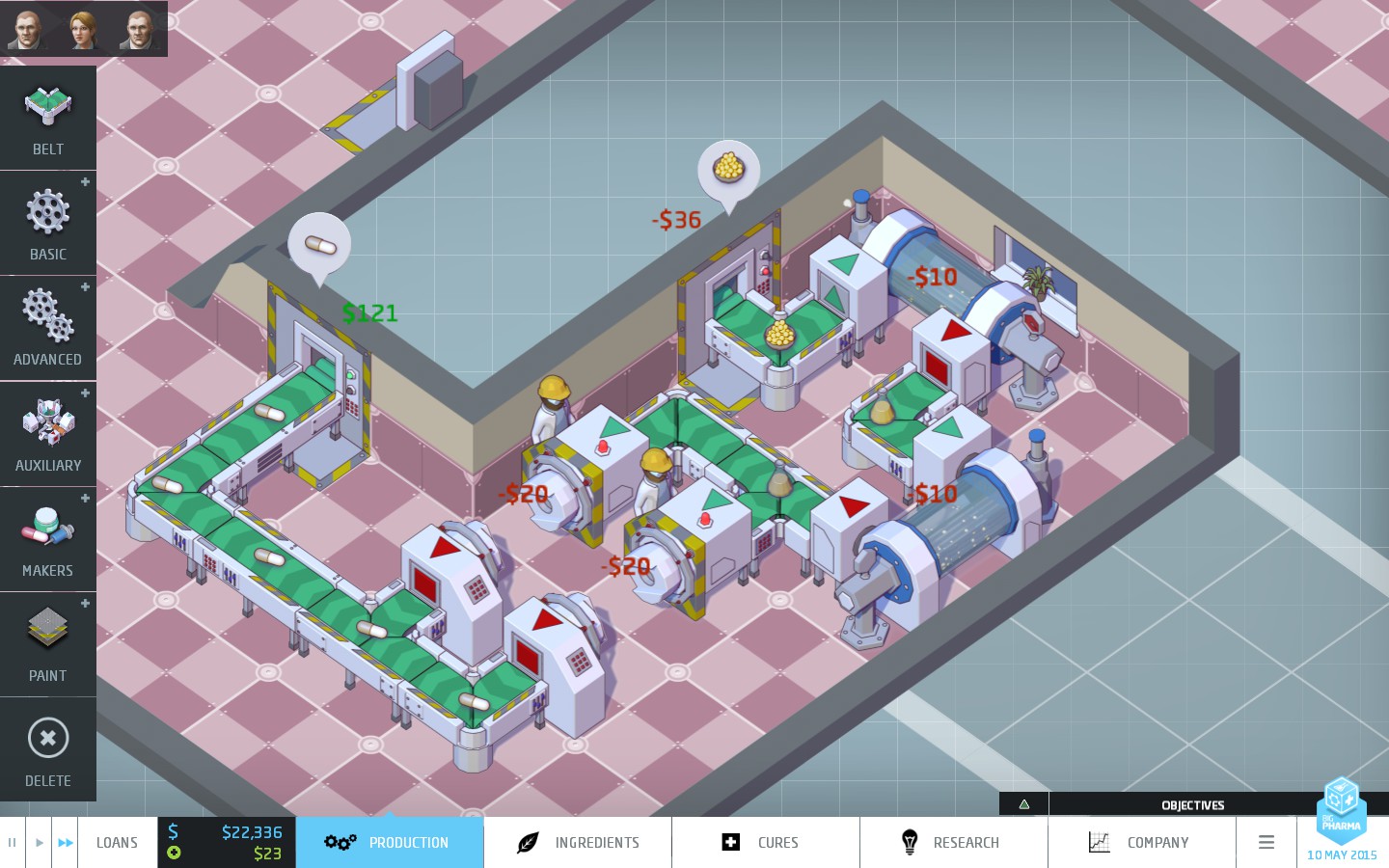Open the Basic machines category
Viewport: 1389px width, 868px height.
coord(48,223)
